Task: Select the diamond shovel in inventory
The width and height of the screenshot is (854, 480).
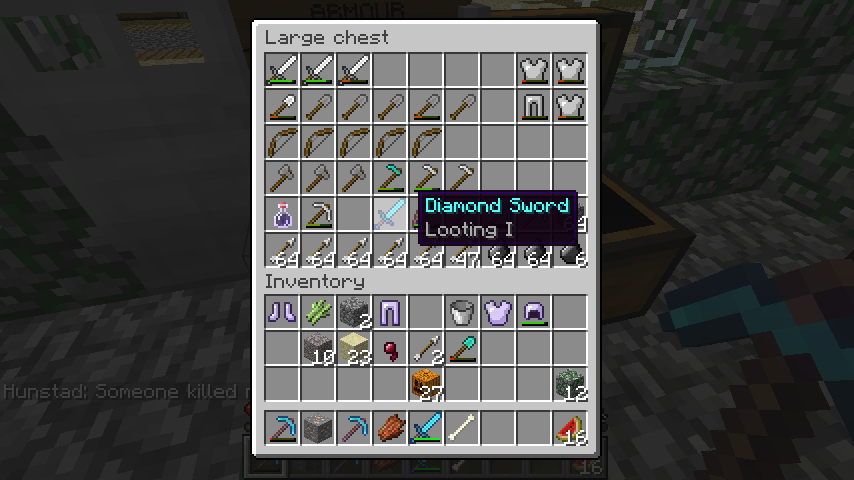Action: pyautogui.click(x=463, y=349)
